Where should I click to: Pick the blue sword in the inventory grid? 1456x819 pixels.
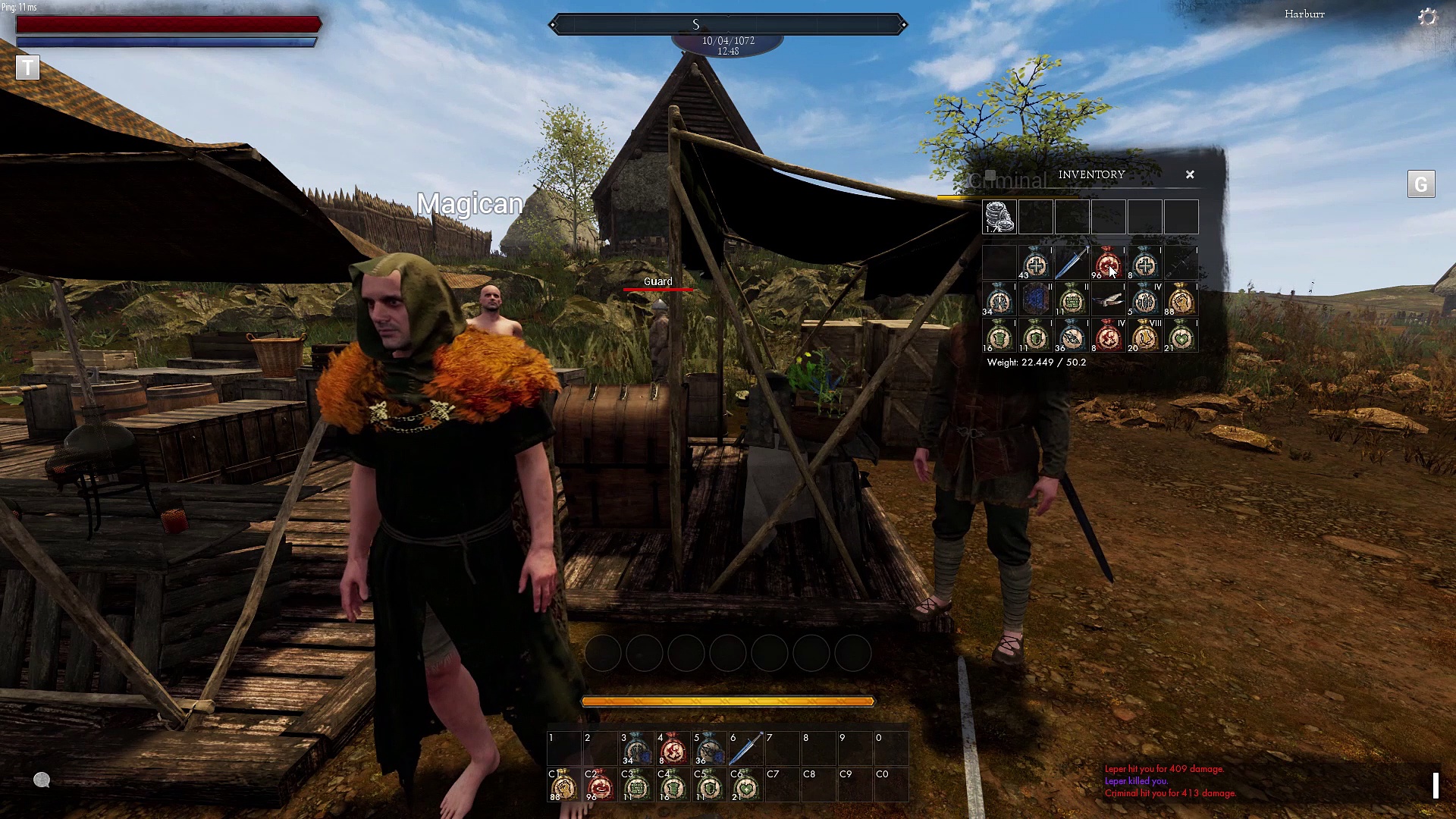click(x=1072, y=264)
